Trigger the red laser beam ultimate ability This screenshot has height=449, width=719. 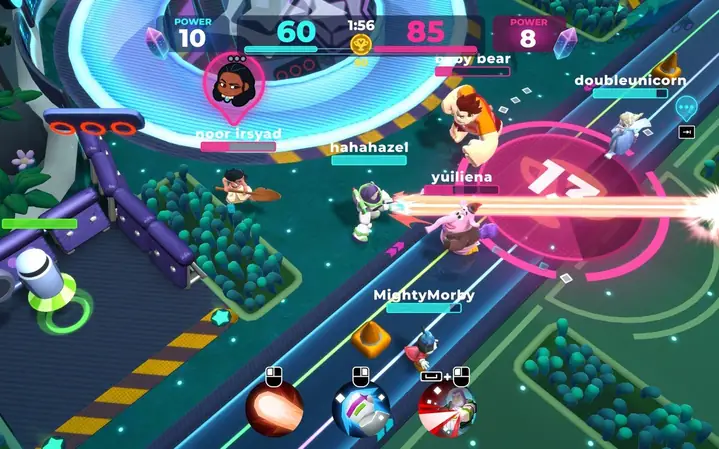(447, 409)
